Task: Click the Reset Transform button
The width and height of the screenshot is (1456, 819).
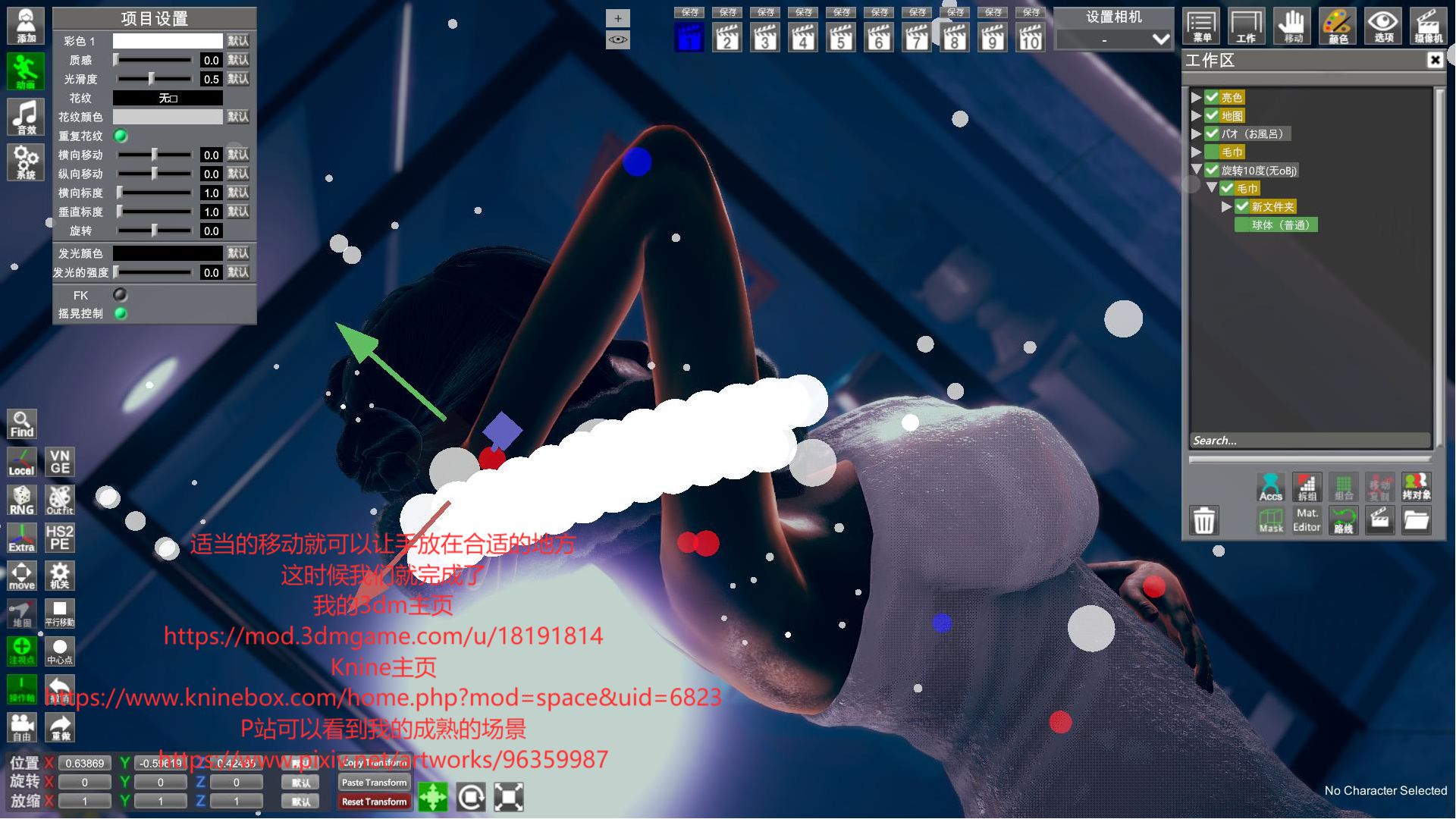Action: tap(374, 802)
